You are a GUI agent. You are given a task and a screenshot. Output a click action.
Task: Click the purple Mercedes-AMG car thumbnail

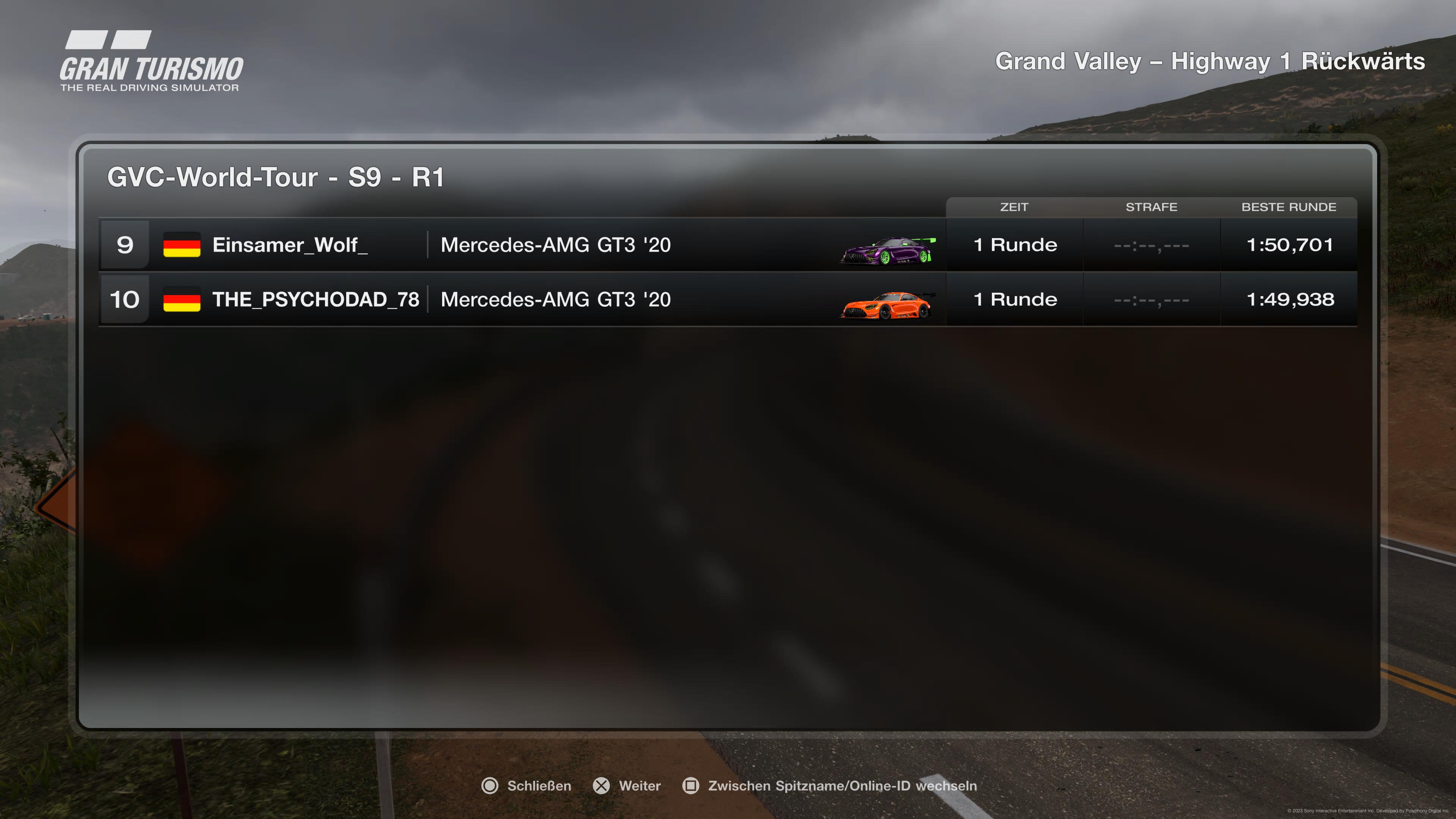pyautogui.click(x=887, y=250)
